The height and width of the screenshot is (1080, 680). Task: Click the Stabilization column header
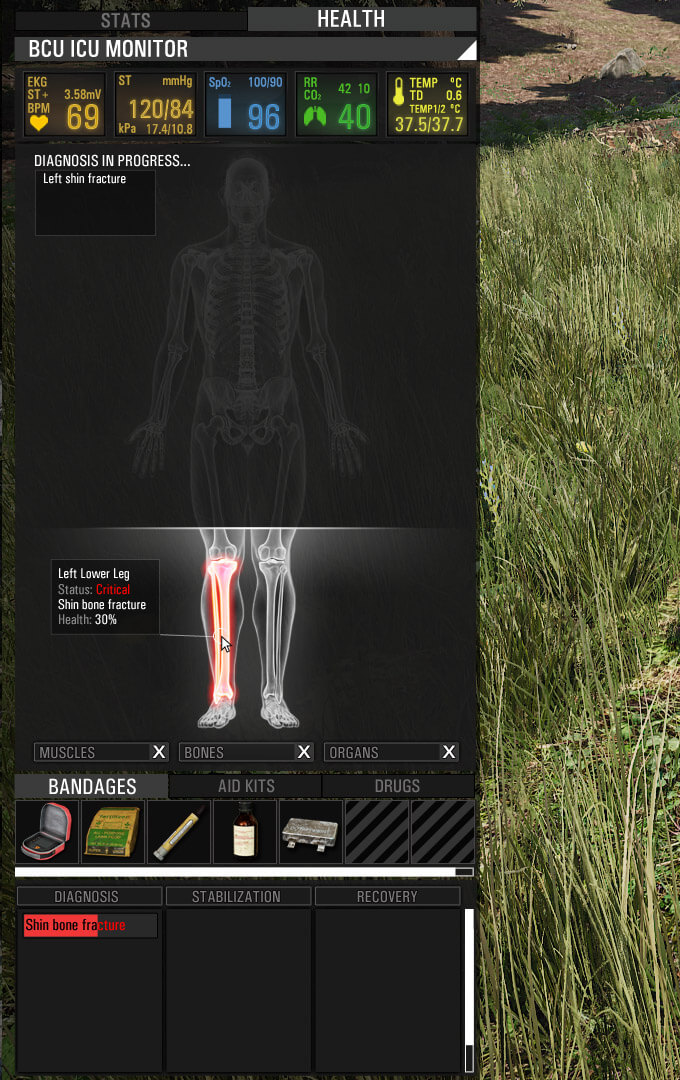tap(237, 897)
